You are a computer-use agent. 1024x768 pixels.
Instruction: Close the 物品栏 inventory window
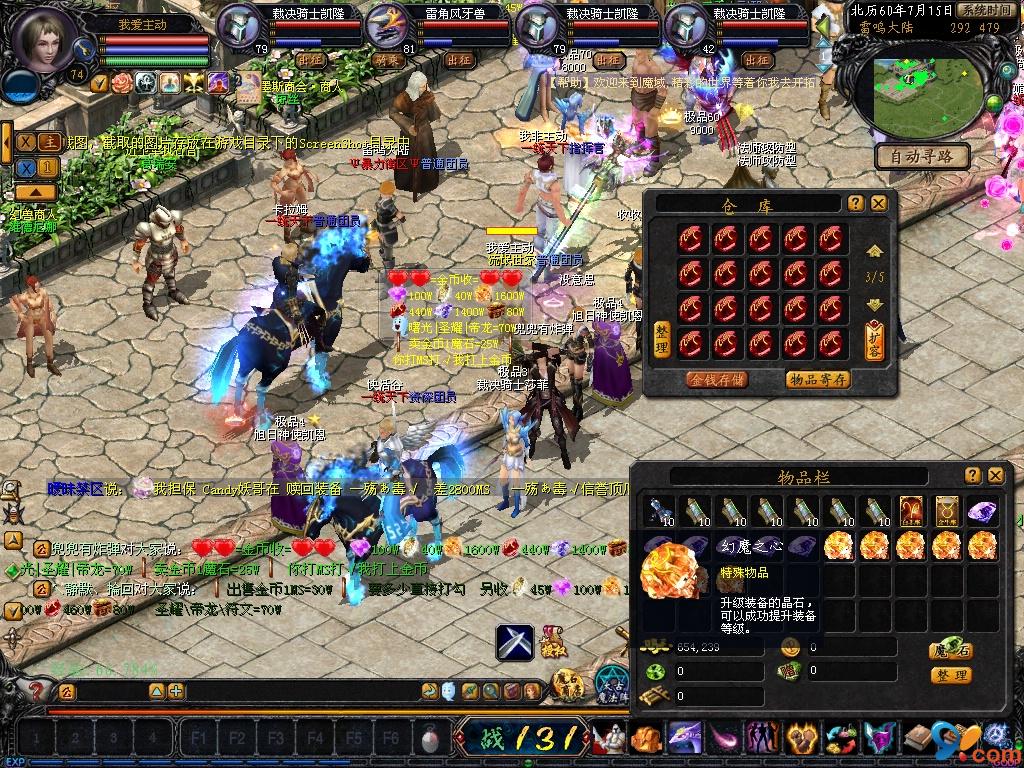pyautogui.click(x=995, y=476)
